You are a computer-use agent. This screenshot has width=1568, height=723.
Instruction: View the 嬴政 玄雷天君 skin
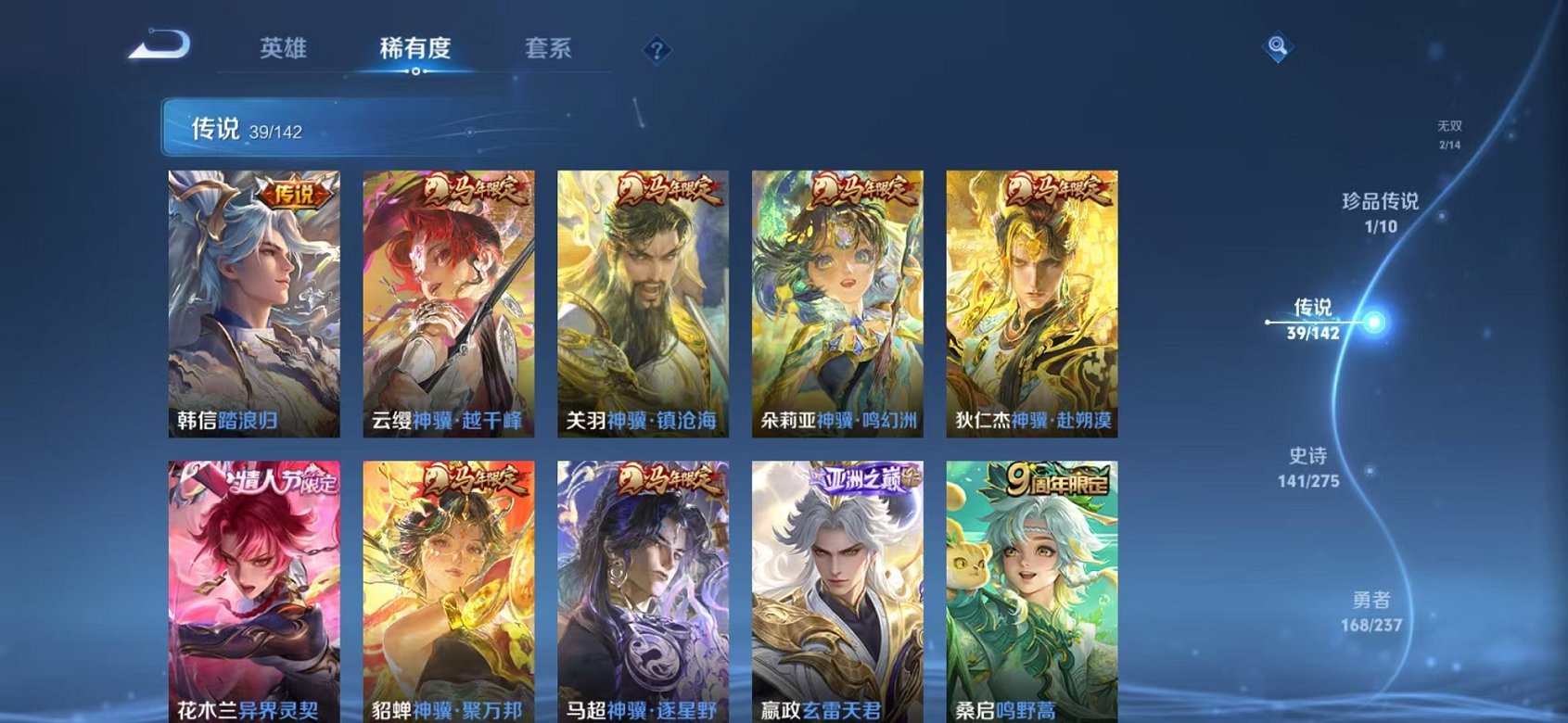coord(839,584)
